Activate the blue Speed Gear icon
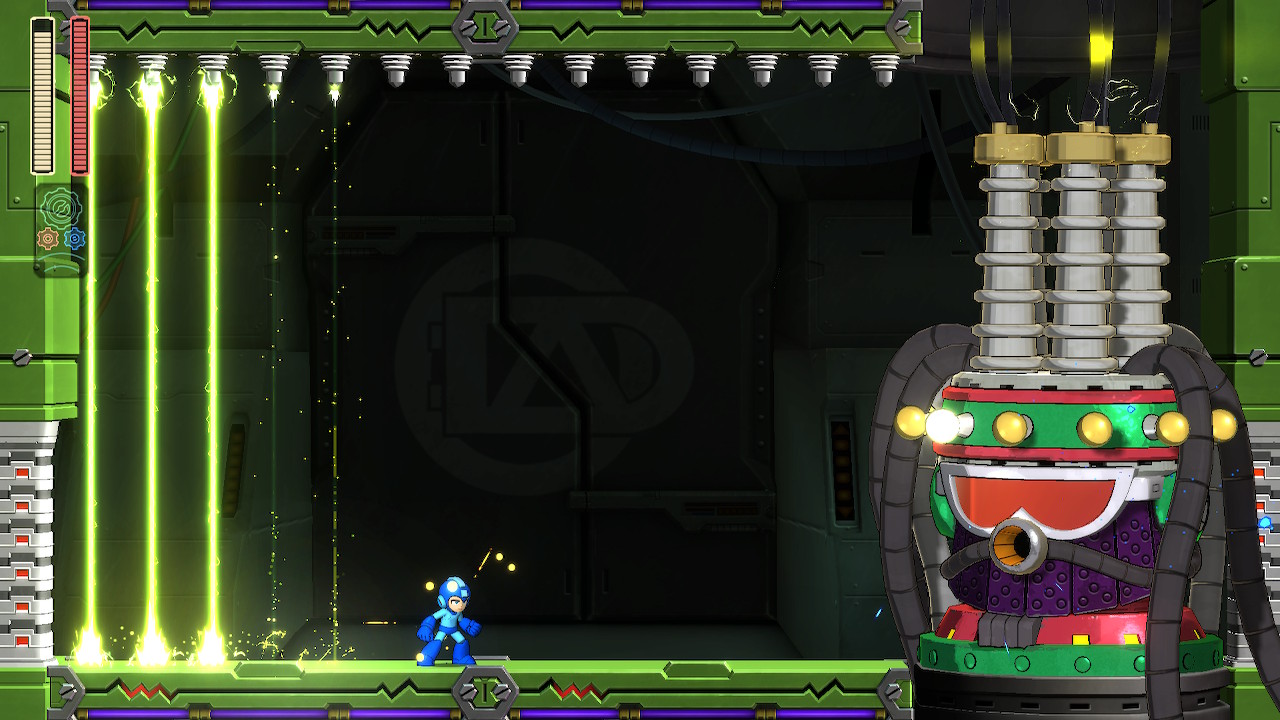 [75, 239]
